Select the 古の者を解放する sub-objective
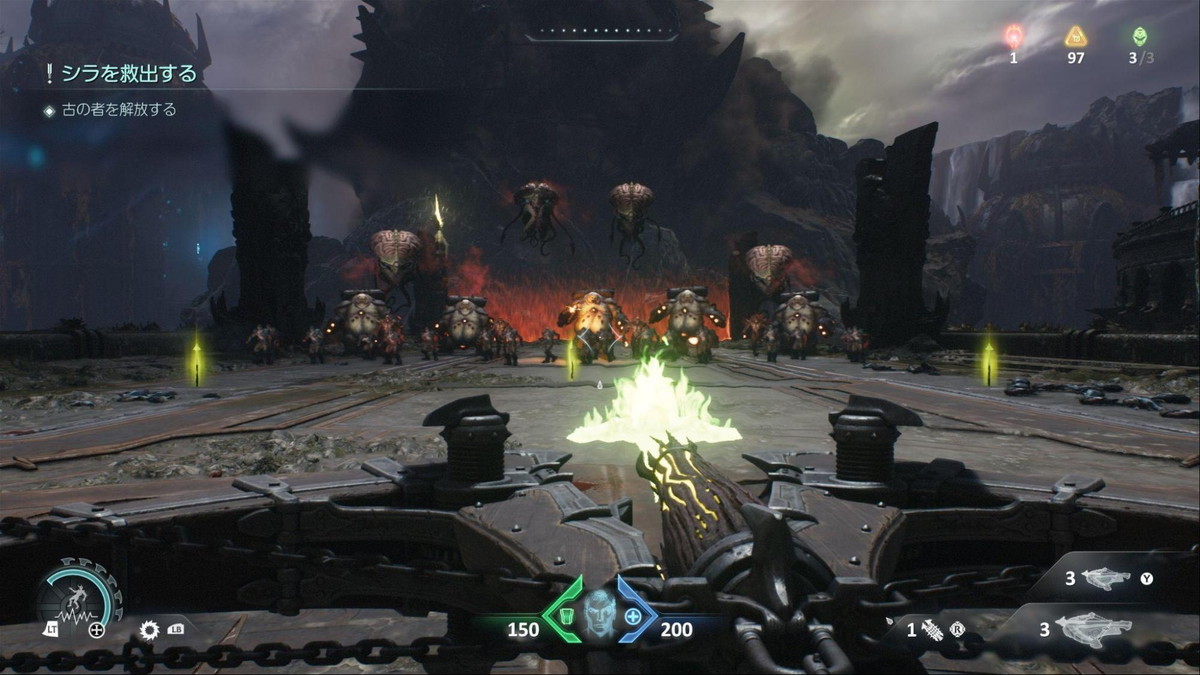Screen dimensions: 1200x675 (118, 110)
